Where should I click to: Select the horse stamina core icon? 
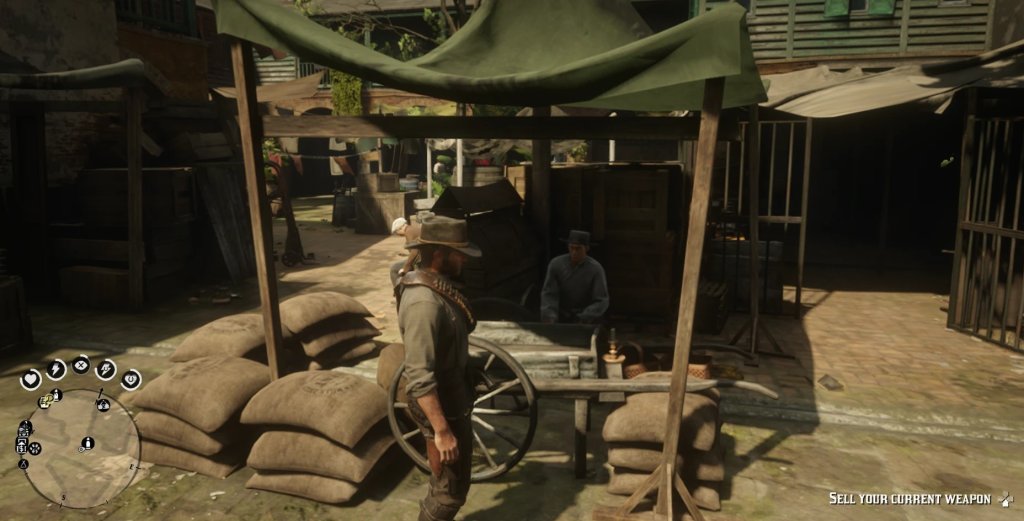point(106,368)
